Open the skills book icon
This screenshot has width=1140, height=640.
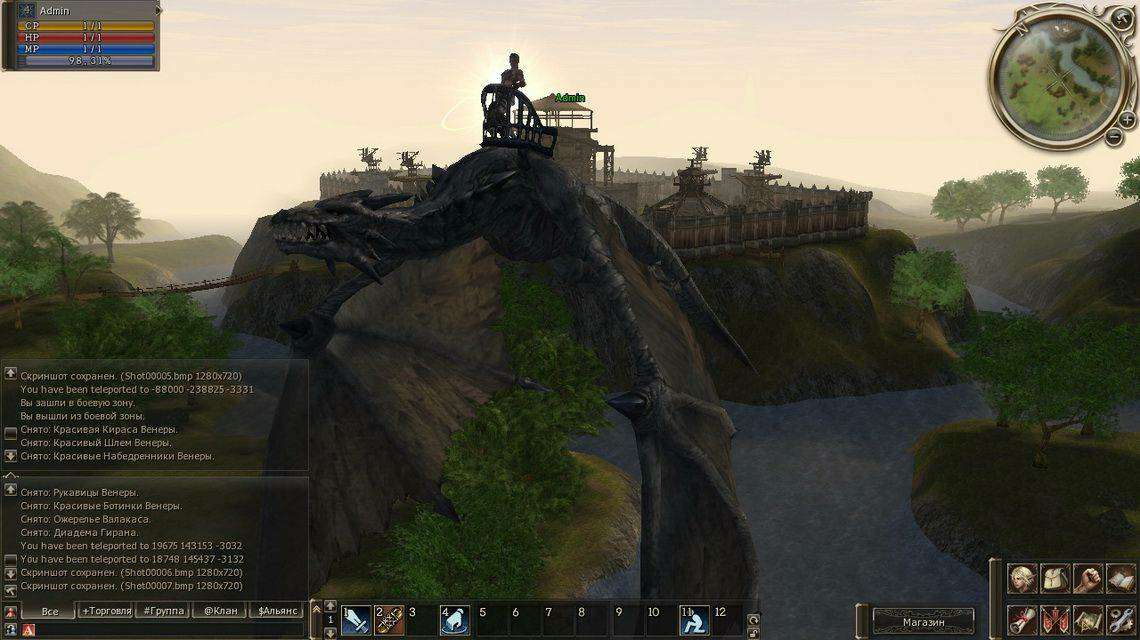pyautogui.click(x=1121, y=579)
